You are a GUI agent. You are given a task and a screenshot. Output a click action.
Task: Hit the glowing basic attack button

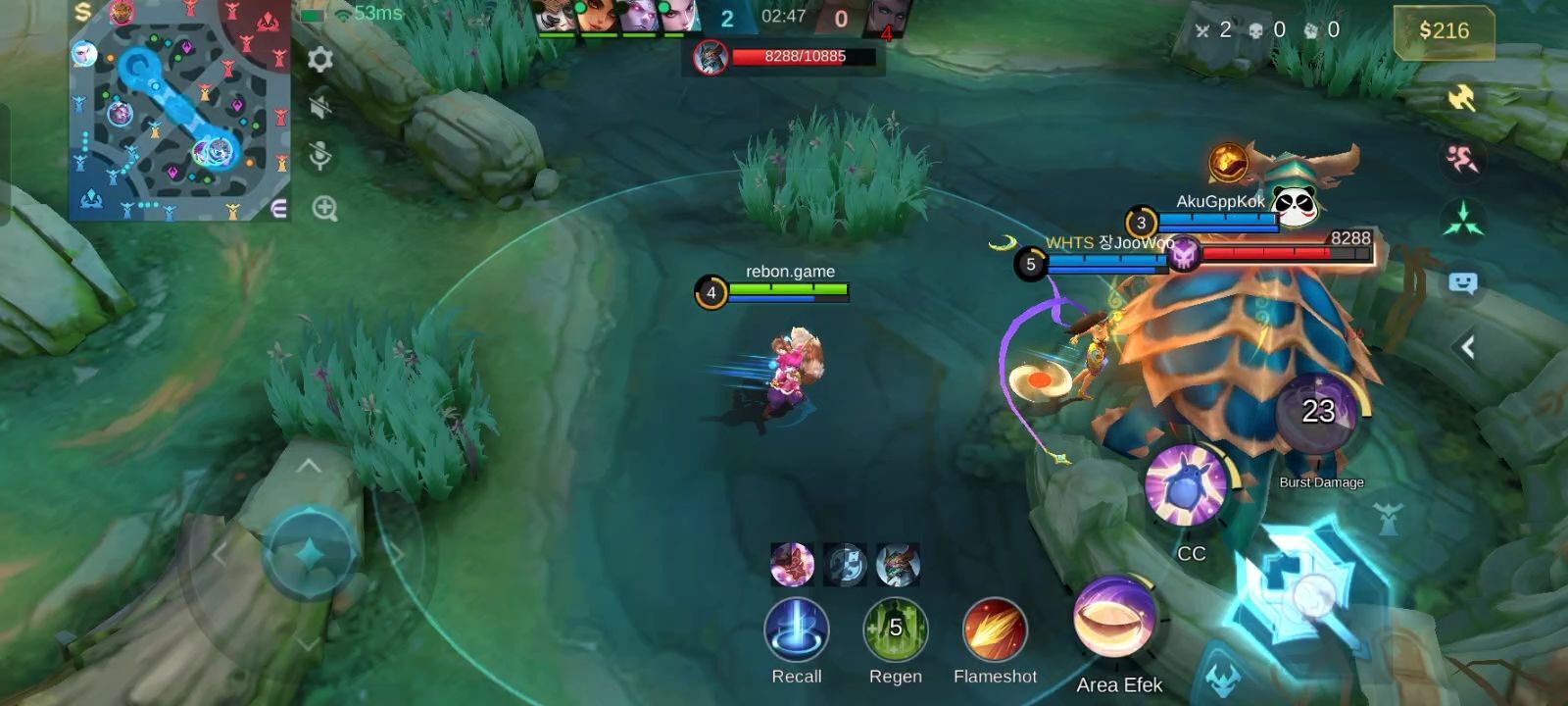[x=1308, y=591]
